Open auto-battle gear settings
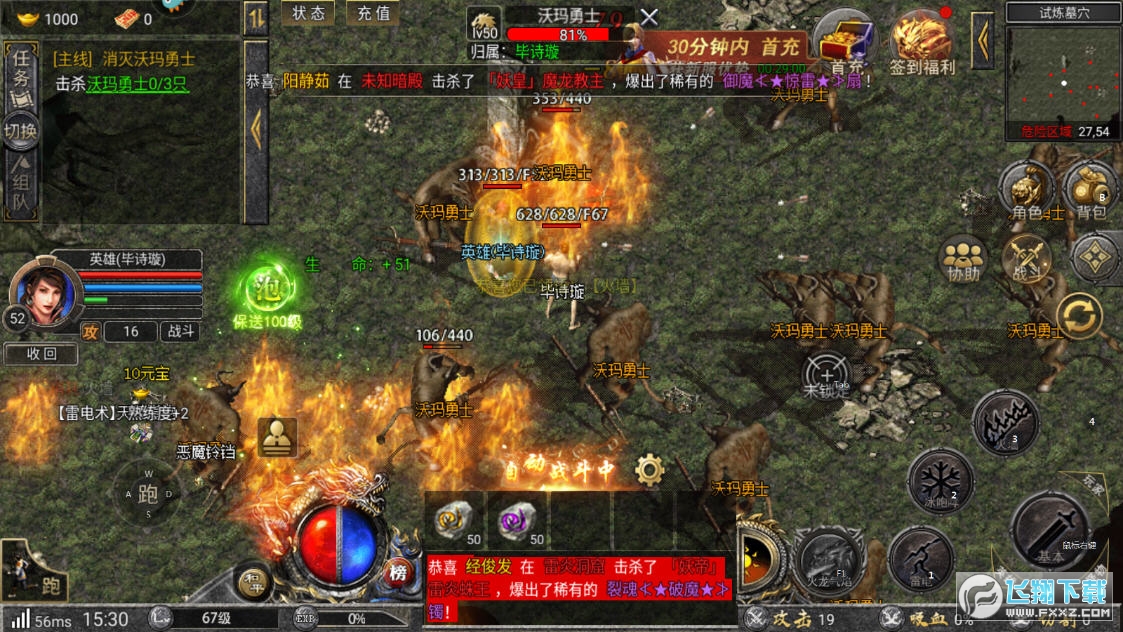 (650, 469)
